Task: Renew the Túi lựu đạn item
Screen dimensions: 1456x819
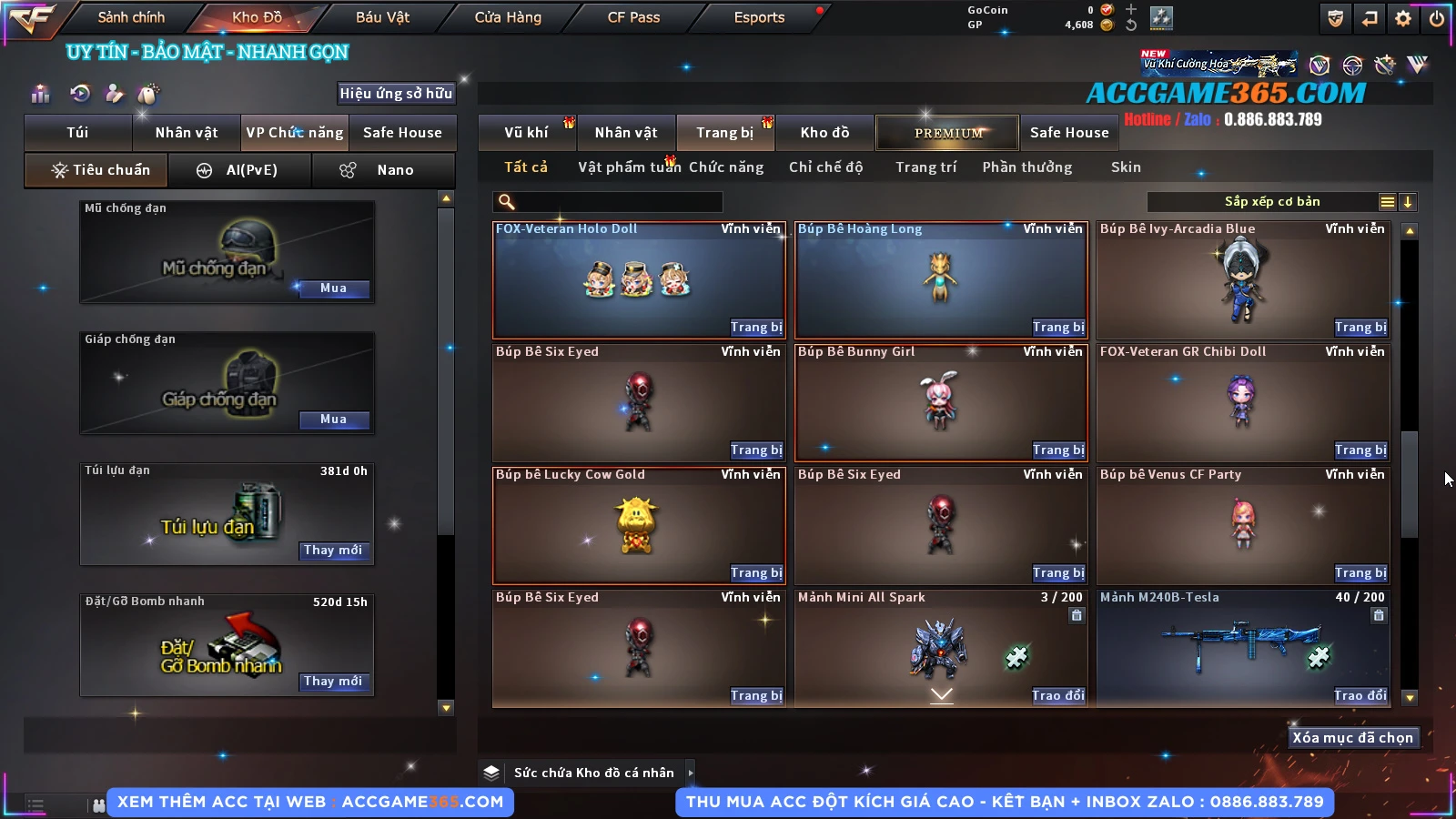Action: click(333, 551)
